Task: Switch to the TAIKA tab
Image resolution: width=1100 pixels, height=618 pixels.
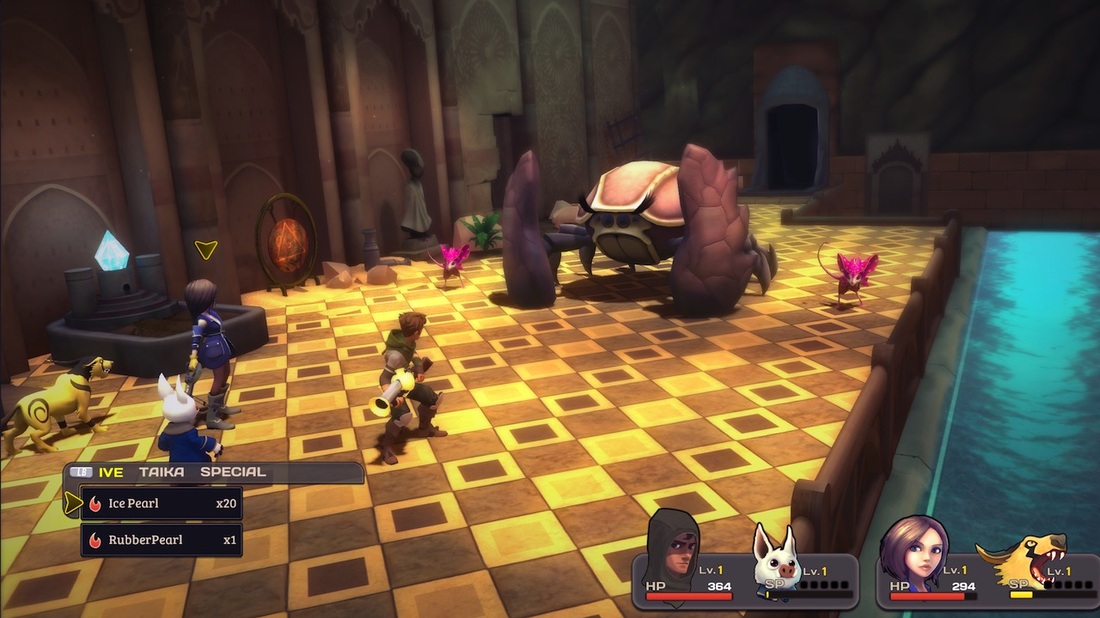Action: click(161, 472)
